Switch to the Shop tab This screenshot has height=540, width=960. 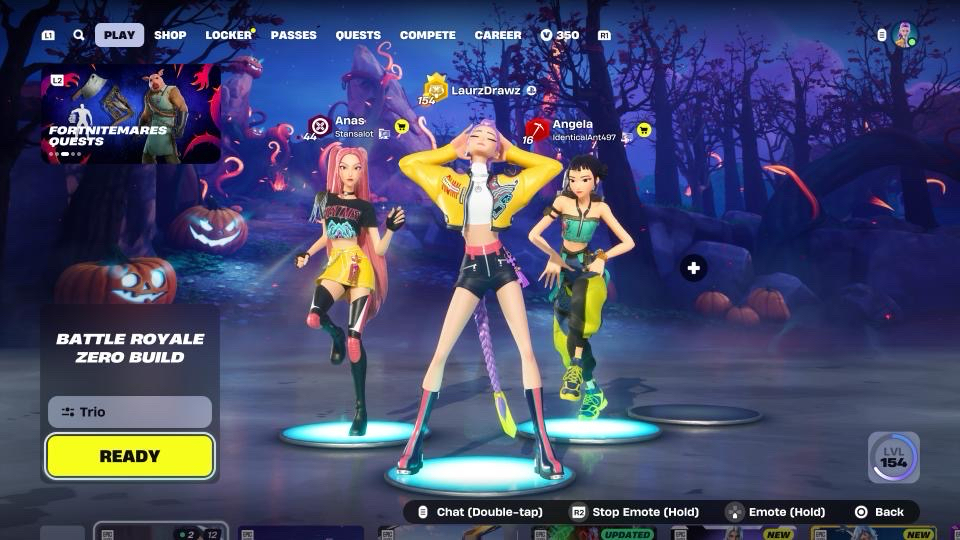tap(170, 35)
